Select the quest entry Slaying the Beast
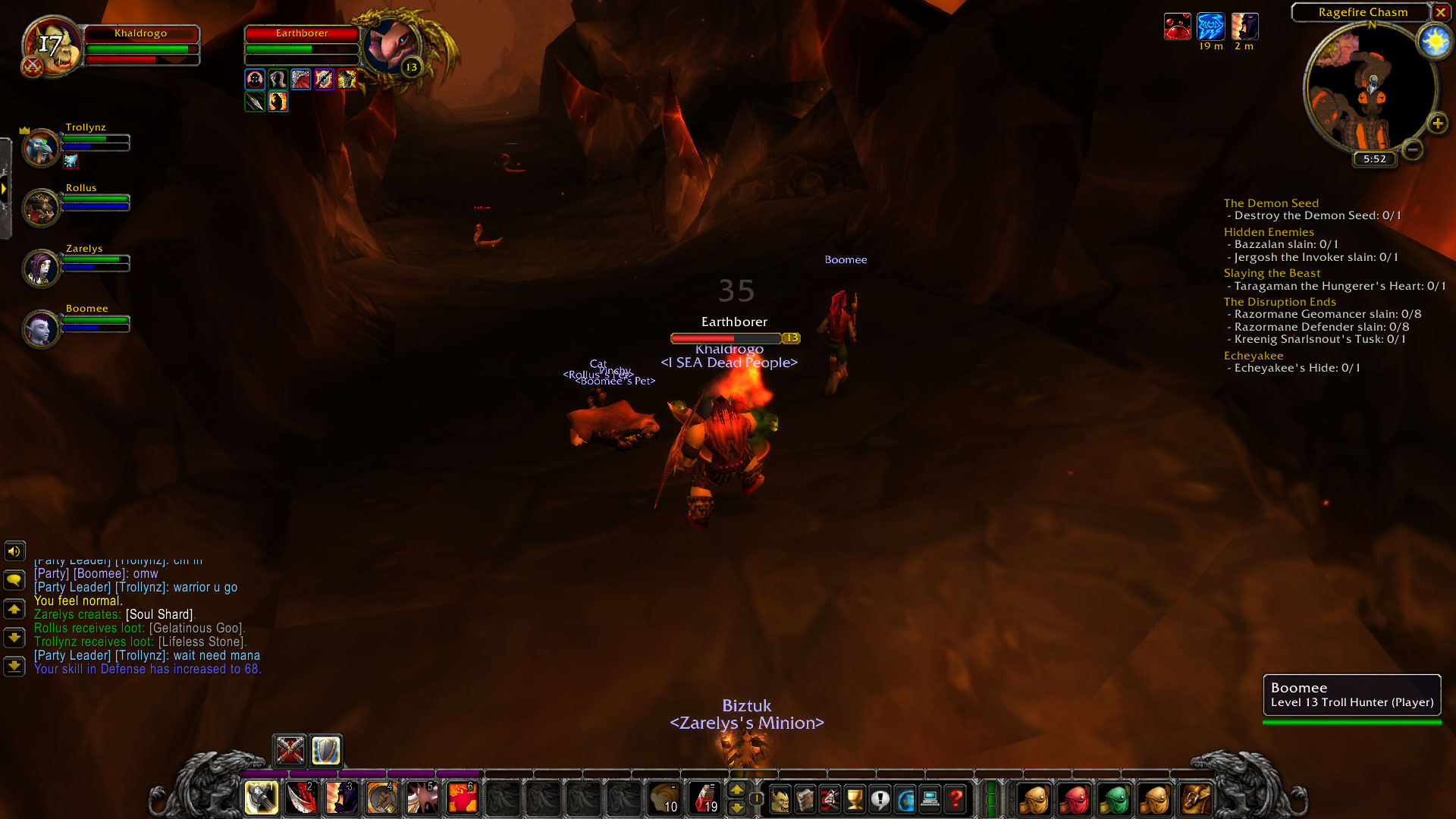 click(1272, 273)
